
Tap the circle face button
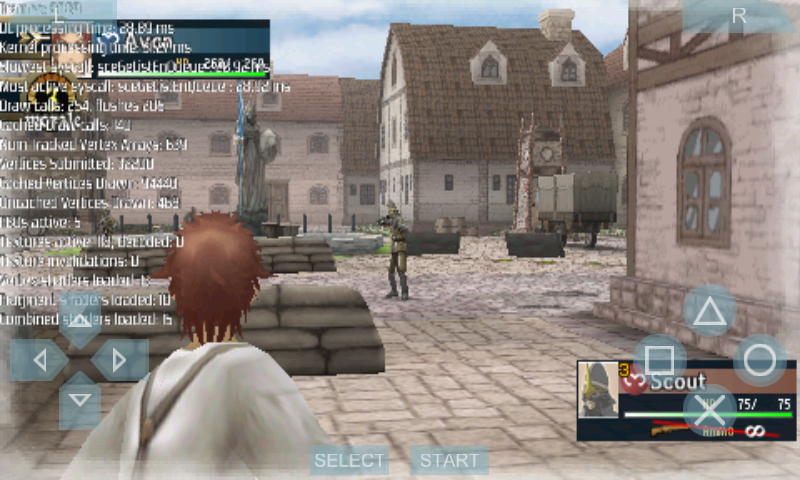[760, 360]
